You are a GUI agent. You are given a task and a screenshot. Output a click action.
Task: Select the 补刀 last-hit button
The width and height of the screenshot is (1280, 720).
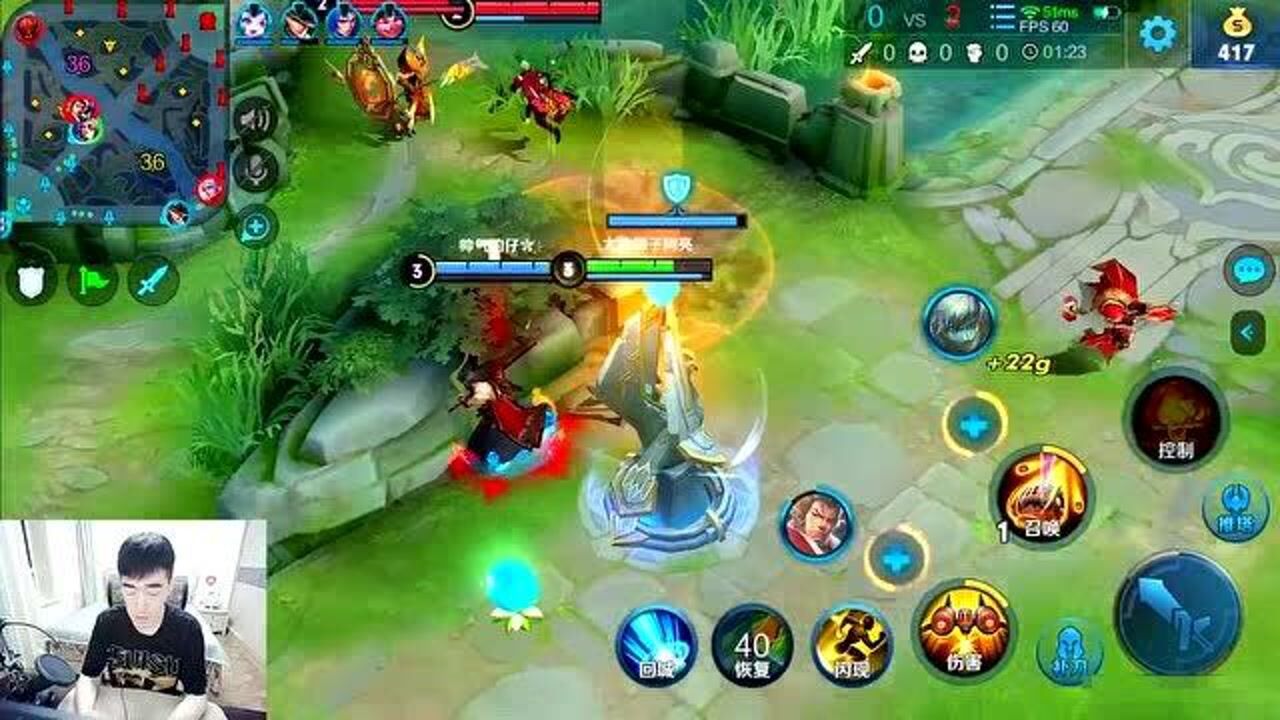pos(1069,652)
